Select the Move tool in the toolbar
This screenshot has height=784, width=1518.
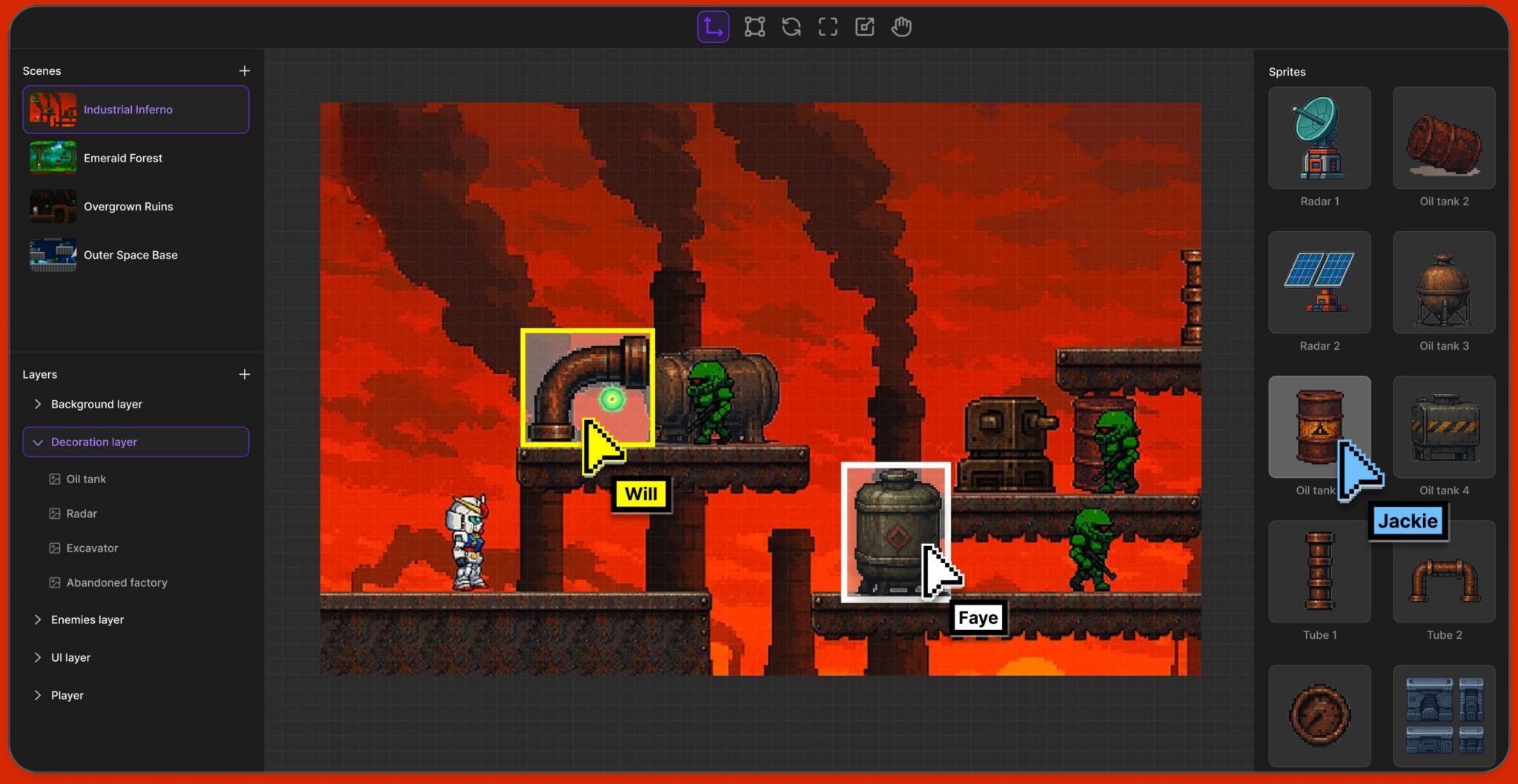pyautogui.click(x=712, y=27)
